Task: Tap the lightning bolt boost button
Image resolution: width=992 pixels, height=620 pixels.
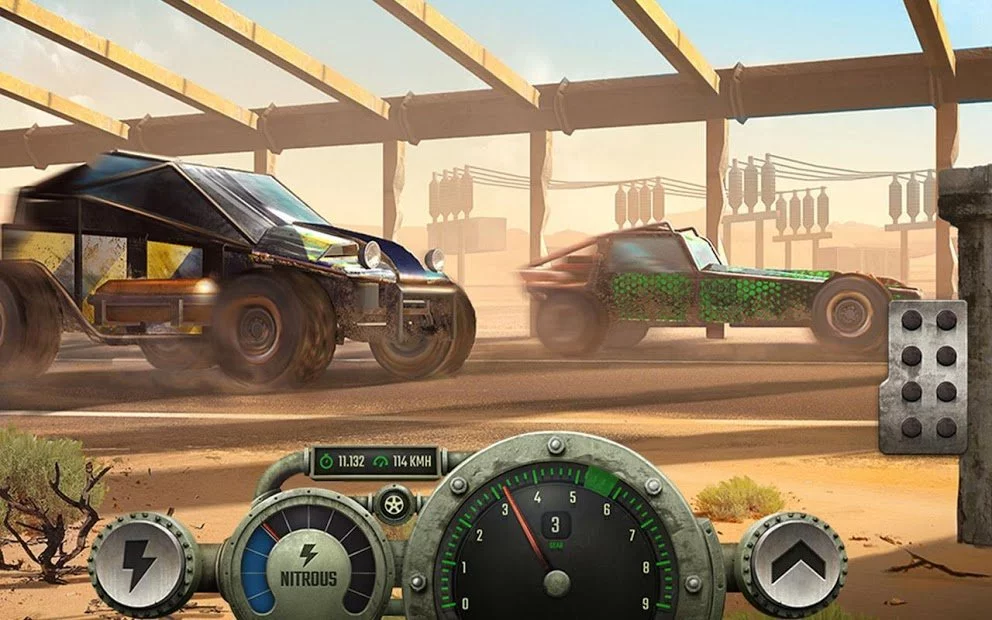Action: click(138, 566)
